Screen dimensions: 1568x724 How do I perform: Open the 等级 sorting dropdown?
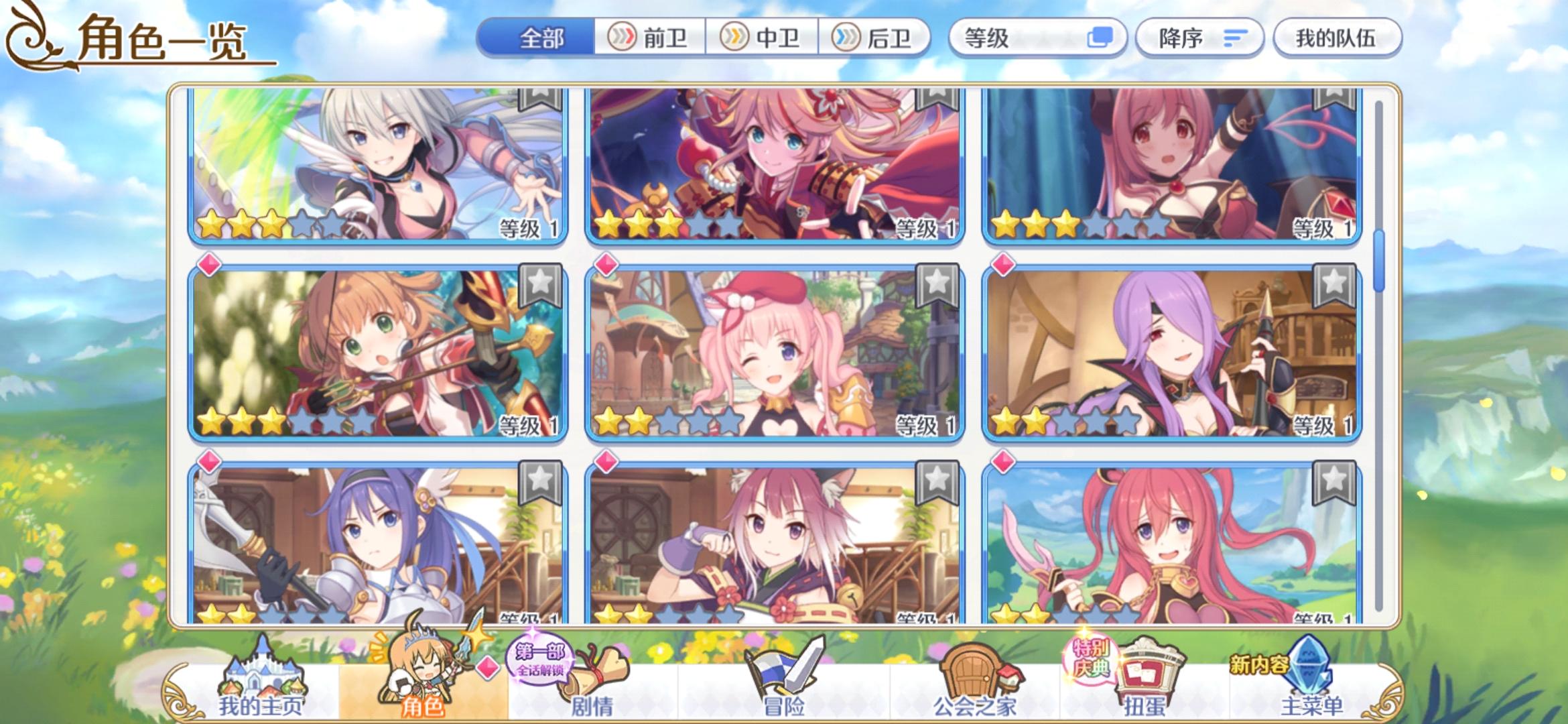[x=1032, y=38]
